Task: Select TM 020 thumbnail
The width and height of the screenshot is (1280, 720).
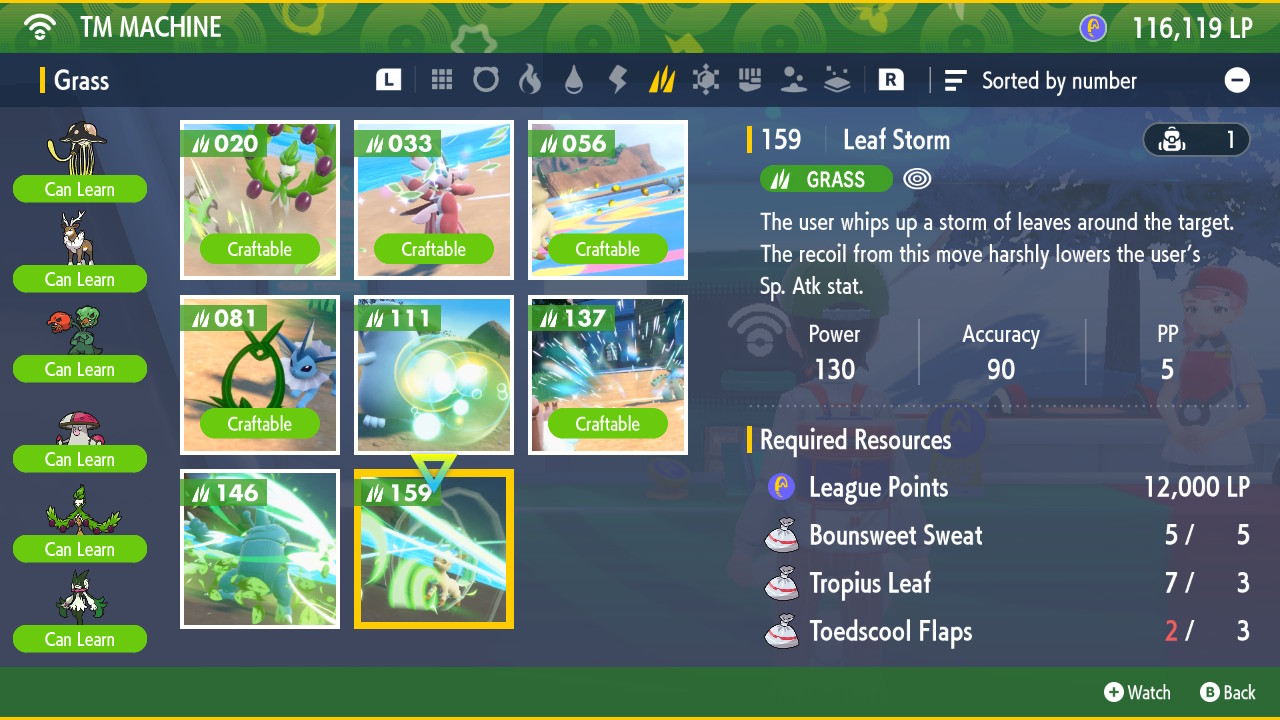Action: pos(260,200)
